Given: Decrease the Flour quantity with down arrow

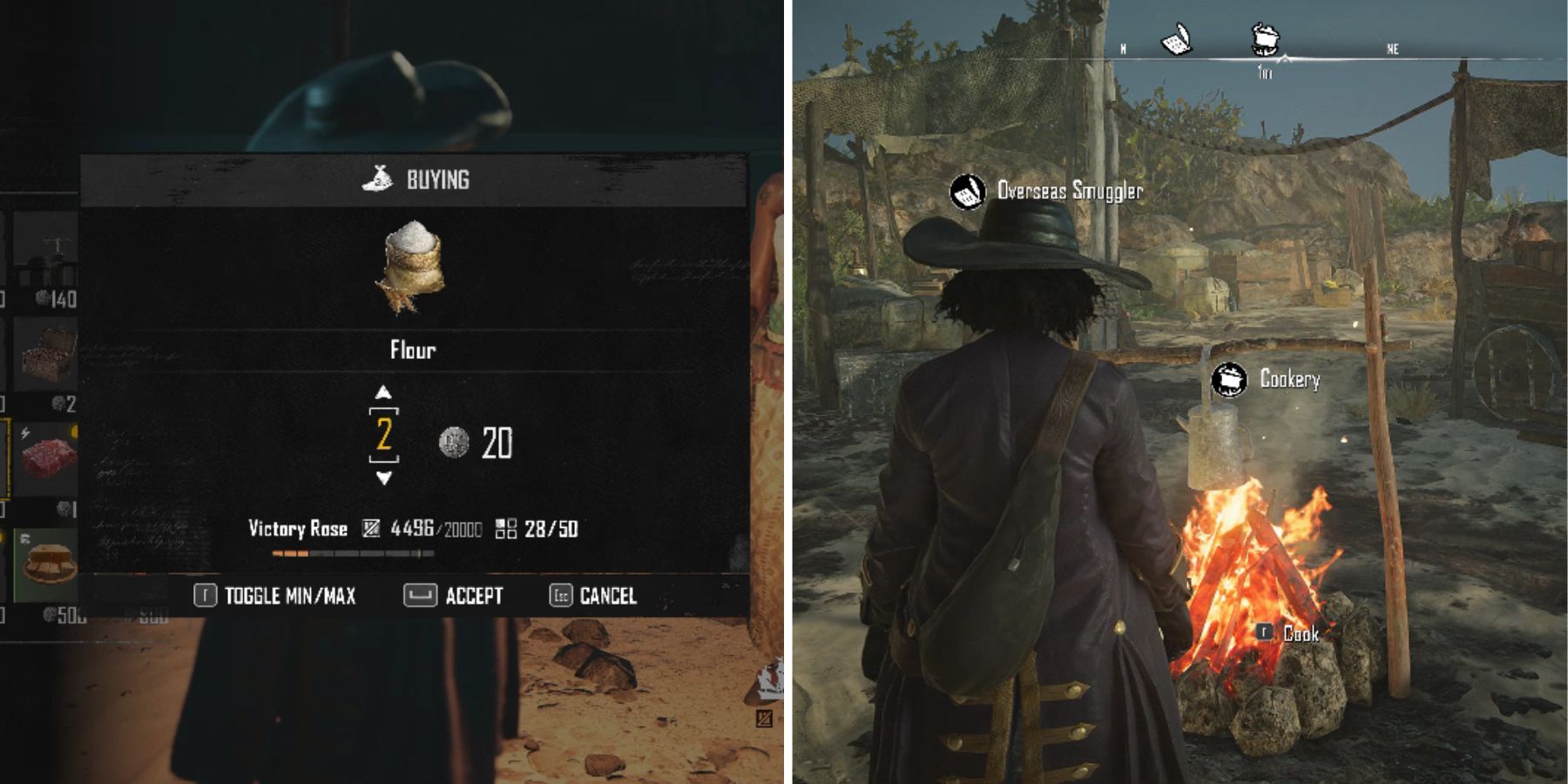Looking at the screenshot, I should (x=383, y=477).
